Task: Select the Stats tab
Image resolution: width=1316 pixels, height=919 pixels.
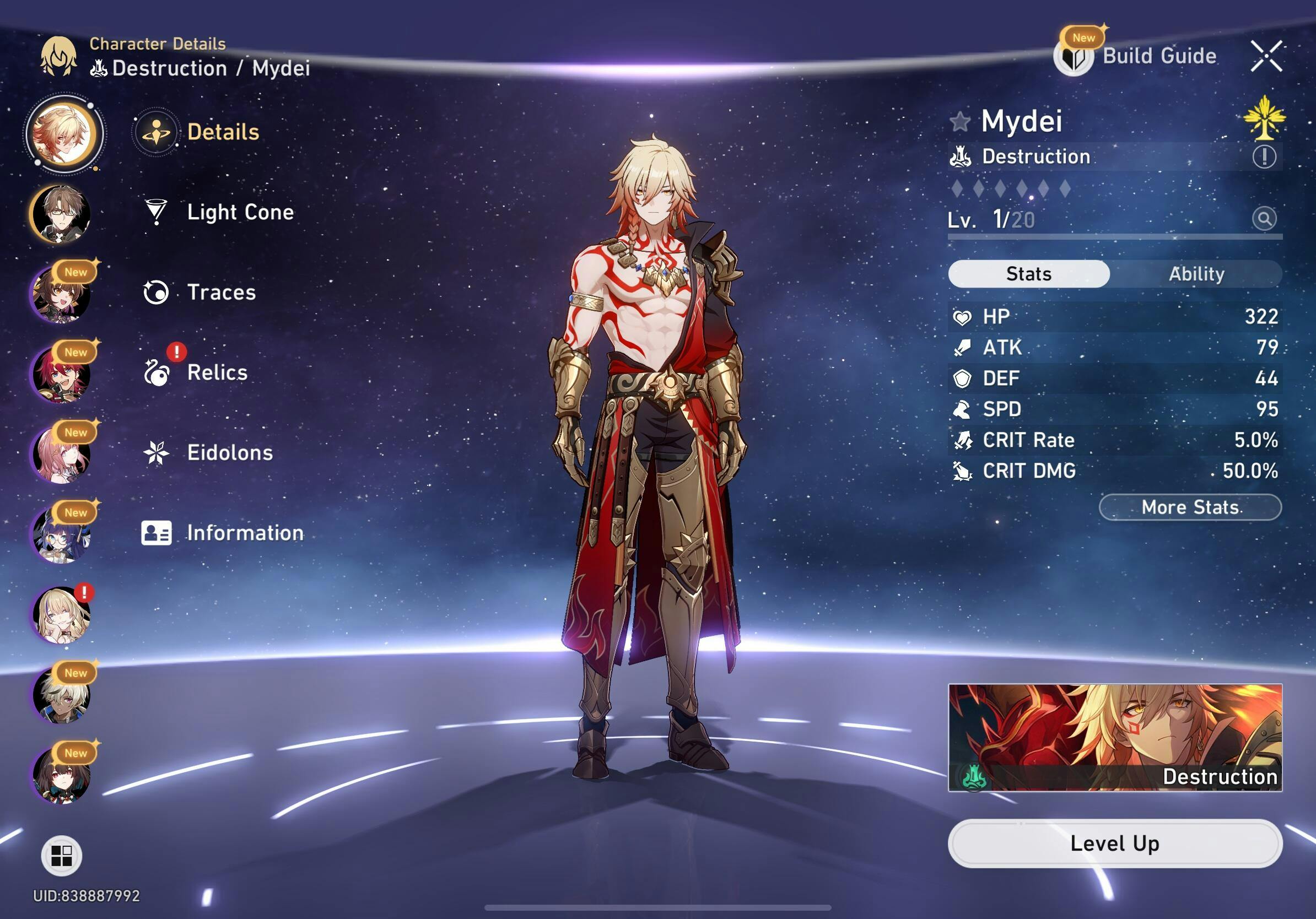Action: pos(1028,274)
